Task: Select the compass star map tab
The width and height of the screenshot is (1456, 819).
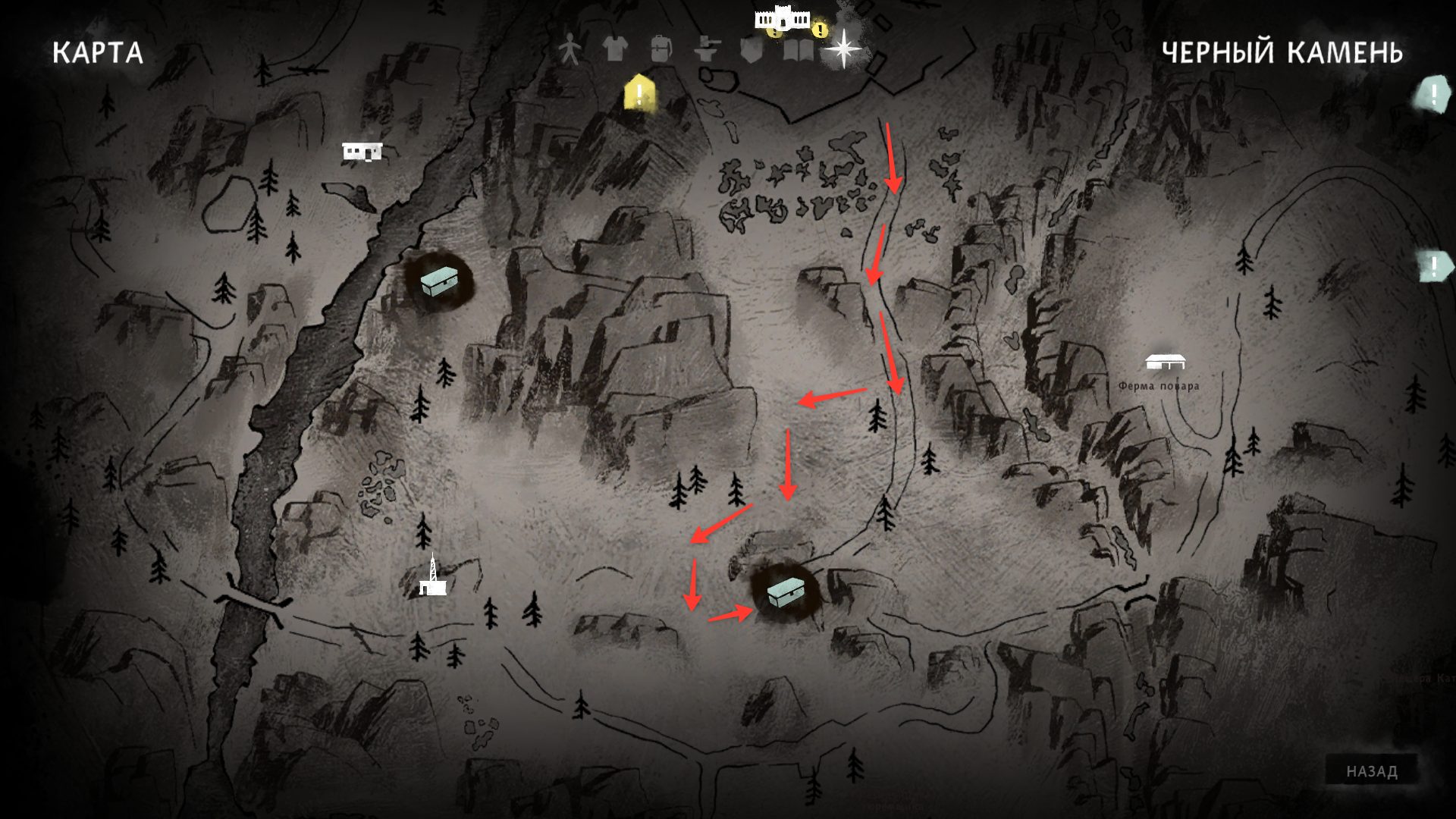Action: pos(842,49)
